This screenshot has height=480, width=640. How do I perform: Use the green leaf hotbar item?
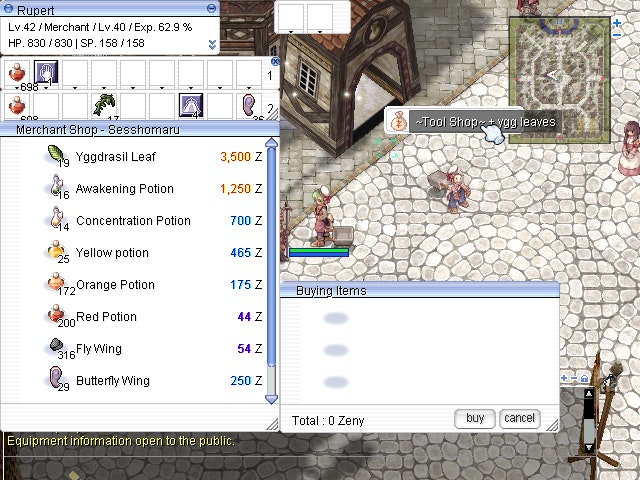pyautogui.click(x=103, y=105)
